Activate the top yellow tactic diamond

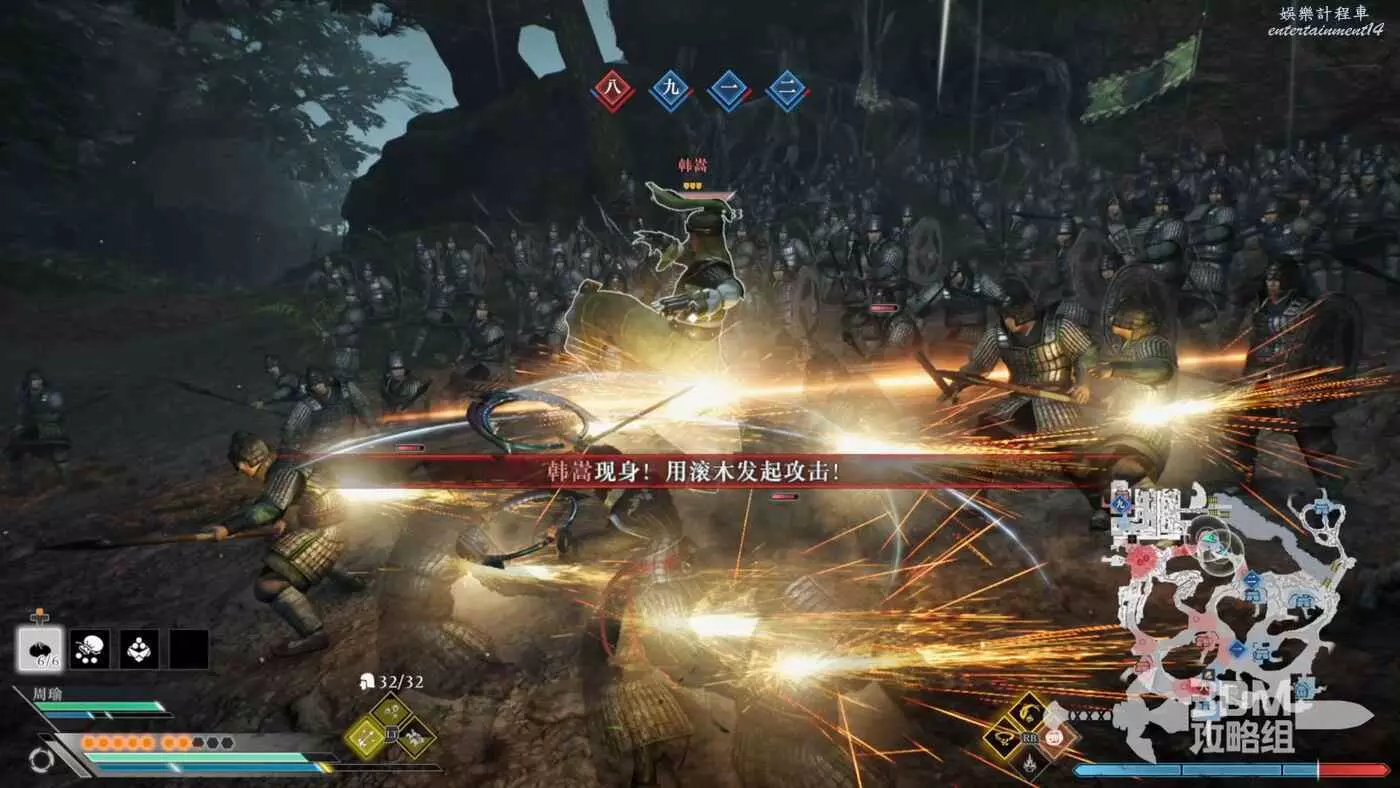click(390, 712)
